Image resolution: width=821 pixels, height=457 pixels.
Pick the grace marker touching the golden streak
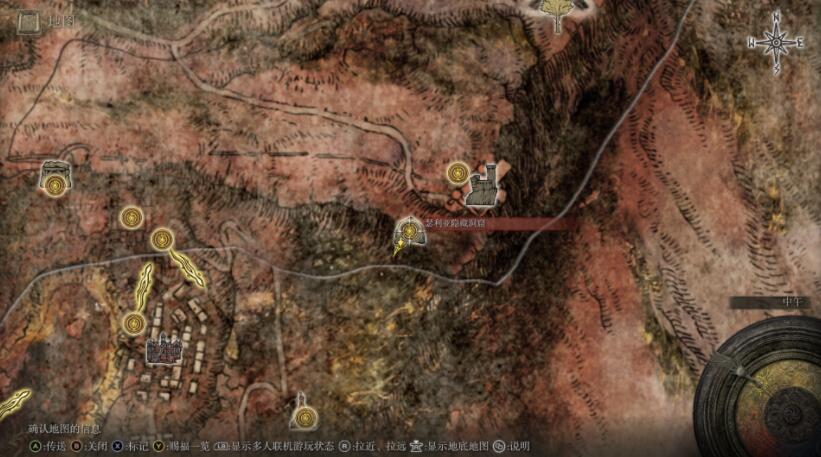[163, 240]
